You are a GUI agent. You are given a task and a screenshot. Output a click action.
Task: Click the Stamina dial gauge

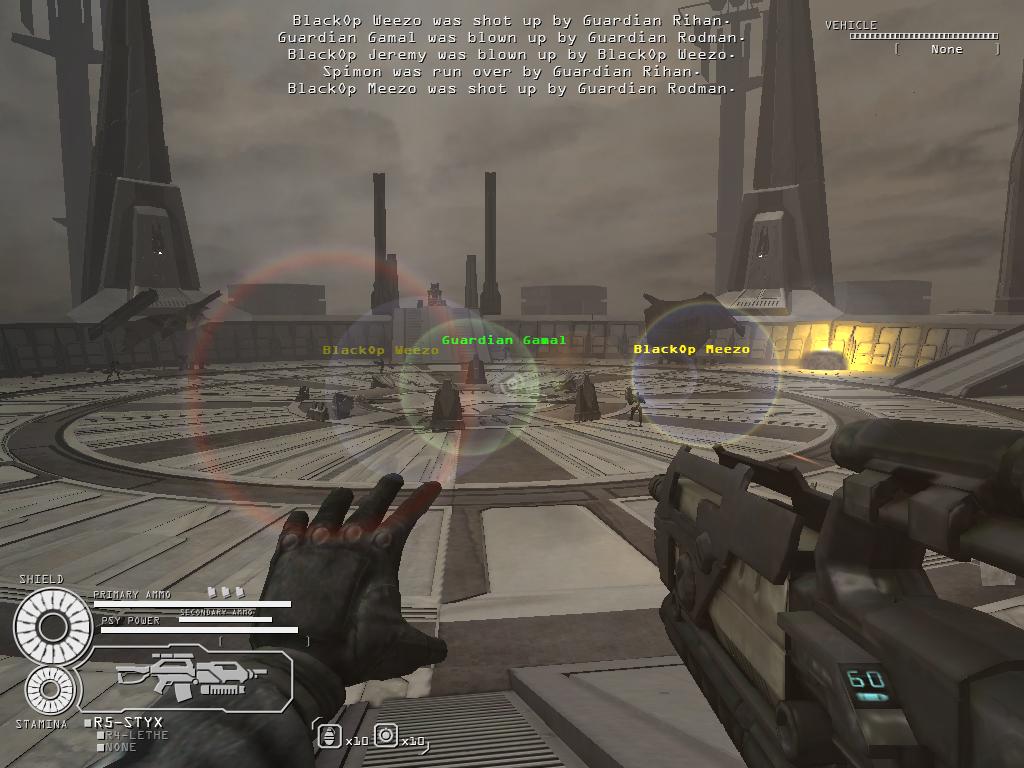(51, 689)
